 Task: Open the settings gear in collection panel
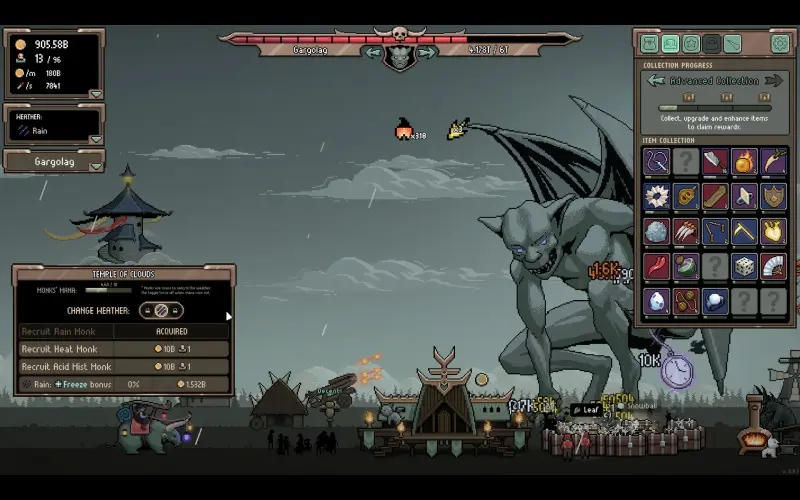tap(779, 43)
